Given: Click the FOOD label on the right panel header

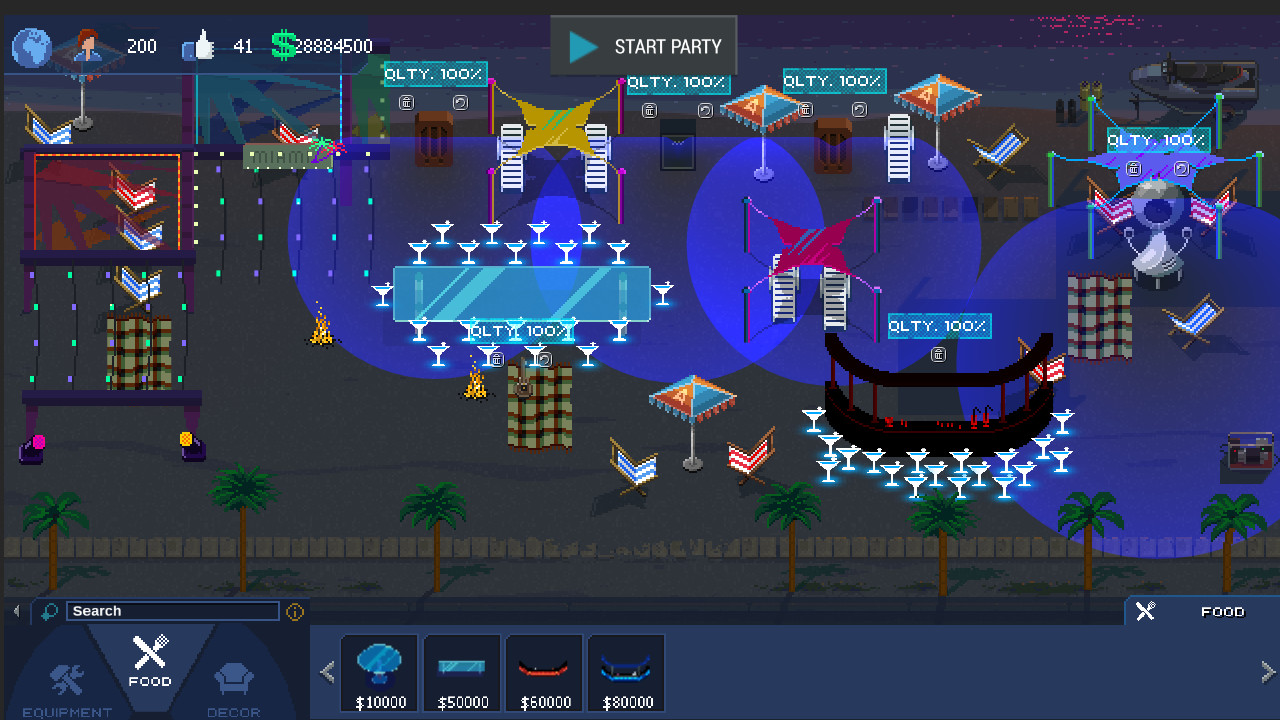Looking at the screenshot, I should point(1222,611).
